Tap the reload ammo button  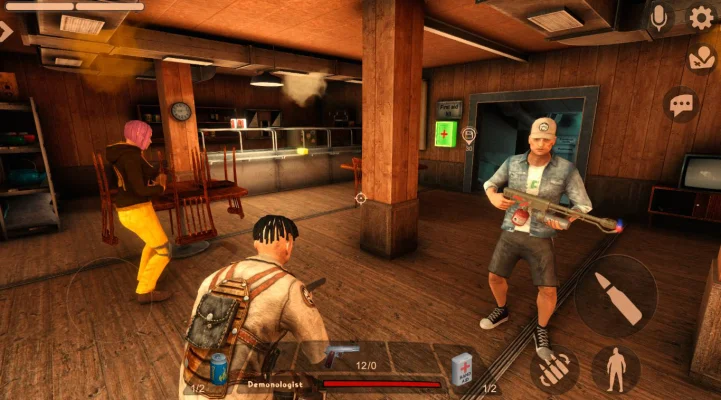(x=555, y=370)
